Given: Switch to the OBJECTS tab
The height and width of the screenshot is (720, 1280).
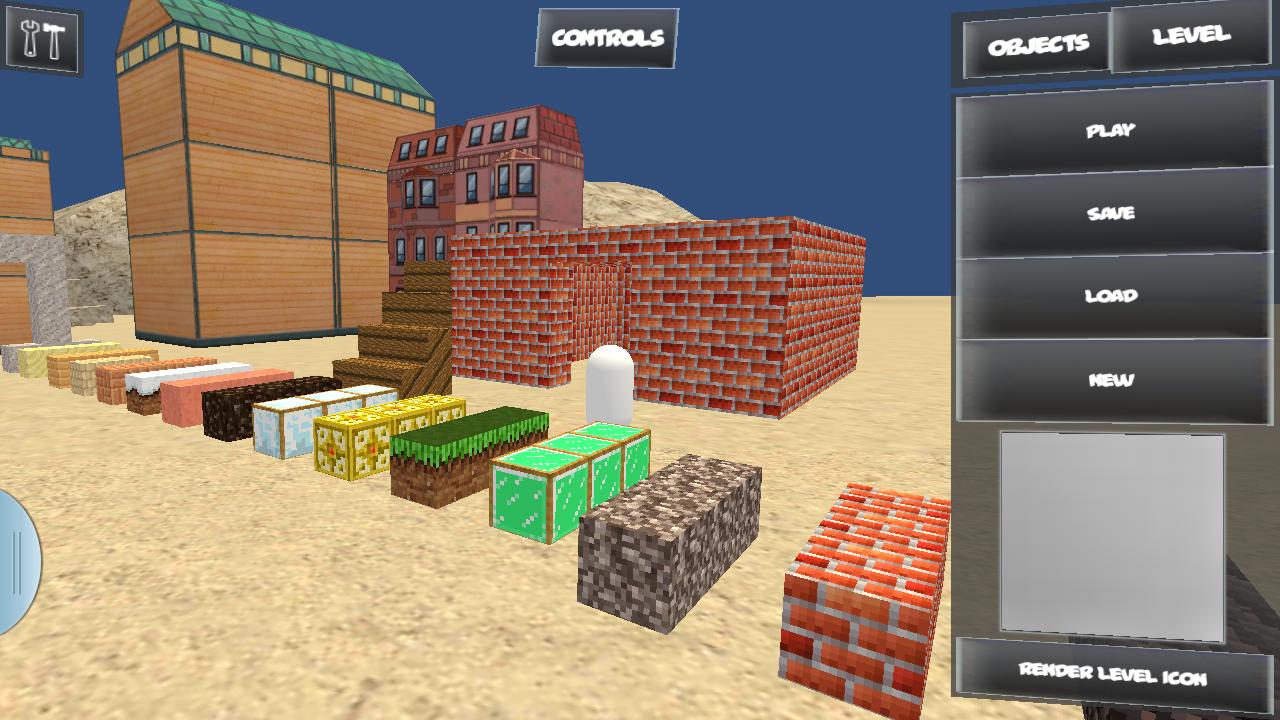Looking at the screenshot, I should click(1037, 44).
